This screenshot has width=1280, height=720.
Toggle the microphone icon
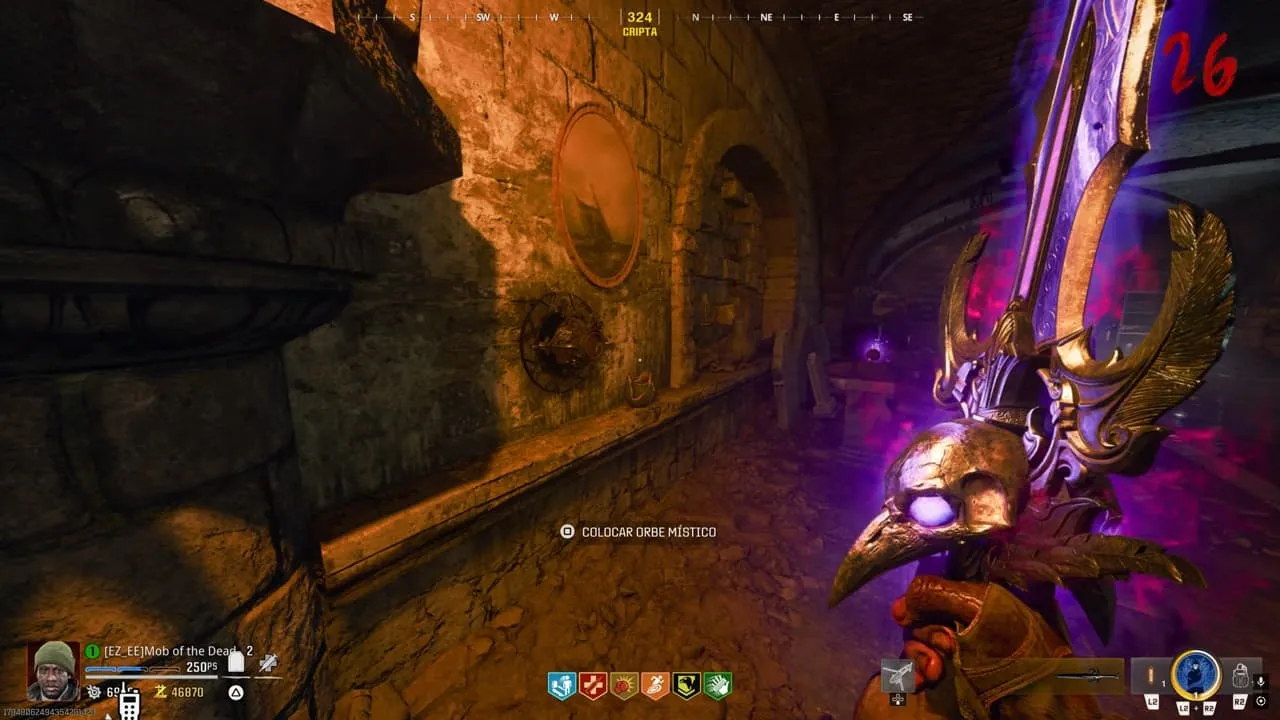tap(1261, 681)
